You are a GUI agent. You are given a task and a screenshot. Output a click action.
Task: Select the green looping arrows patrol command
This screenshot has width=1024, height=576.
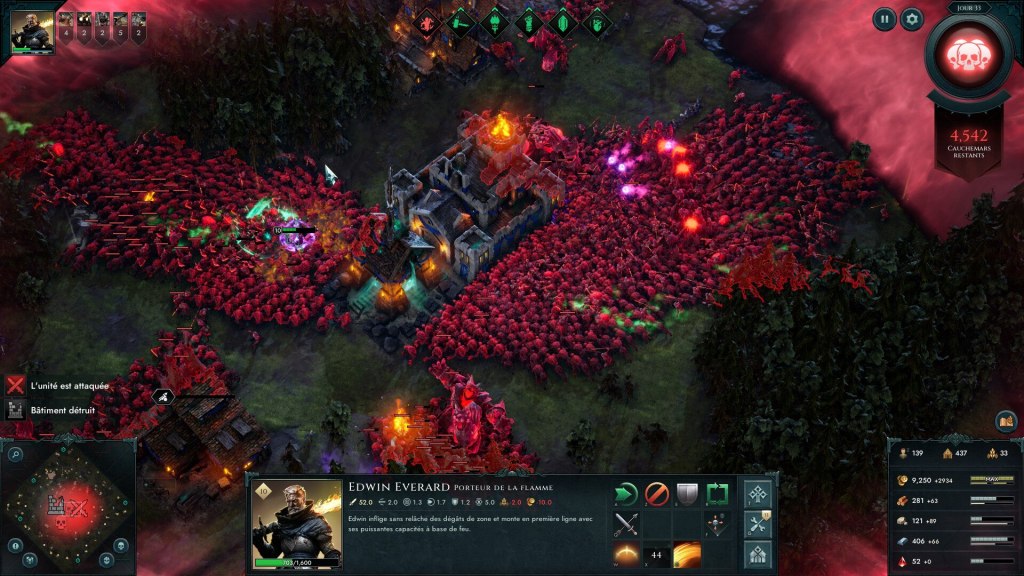coord(716,493)
